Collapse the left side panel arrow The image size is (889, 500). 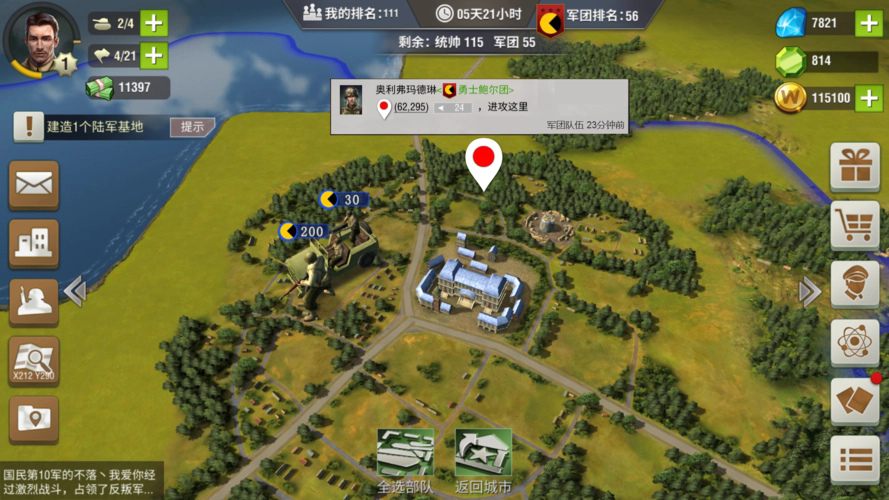point(74,291)
